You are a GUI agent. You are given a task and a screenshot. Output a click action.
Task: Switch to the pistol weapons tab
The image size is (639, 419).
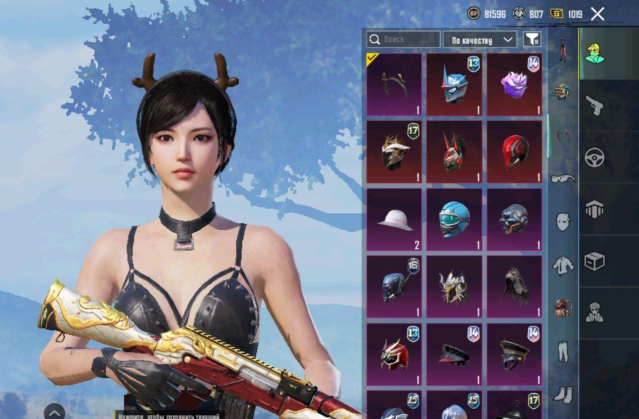[x=594, y=104]
